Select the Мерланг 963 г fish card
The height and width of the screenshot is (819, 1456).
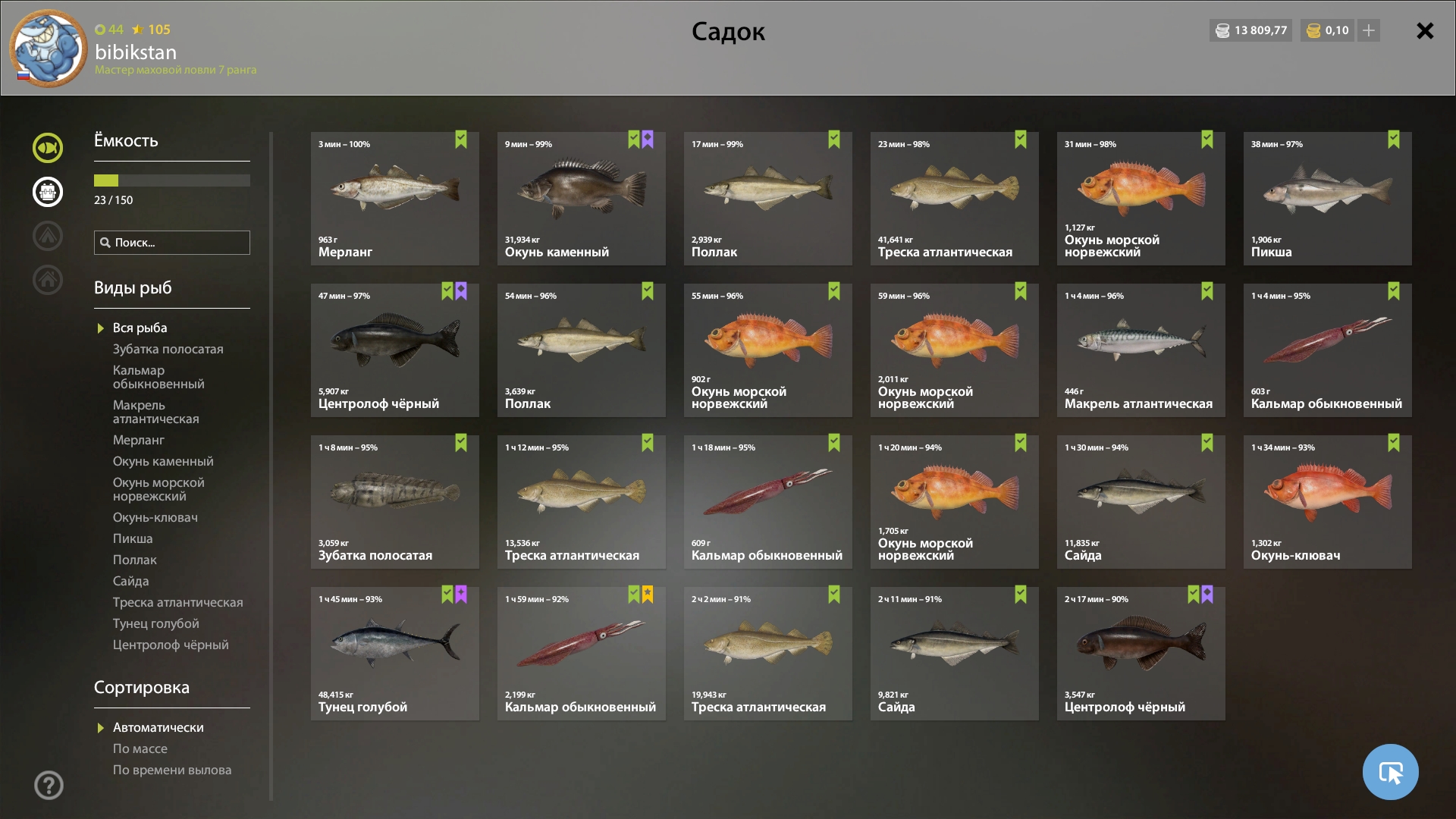[394, 199]
